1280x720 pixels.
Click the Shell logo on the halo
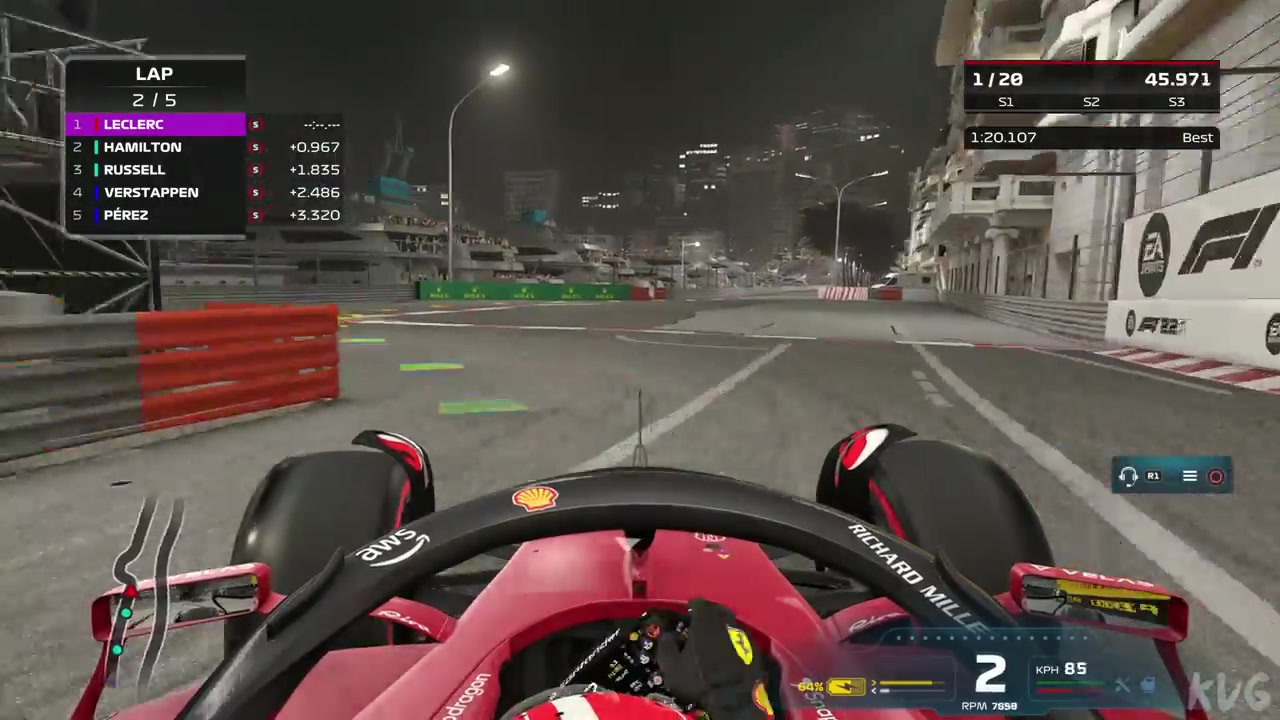click(537, 498)
